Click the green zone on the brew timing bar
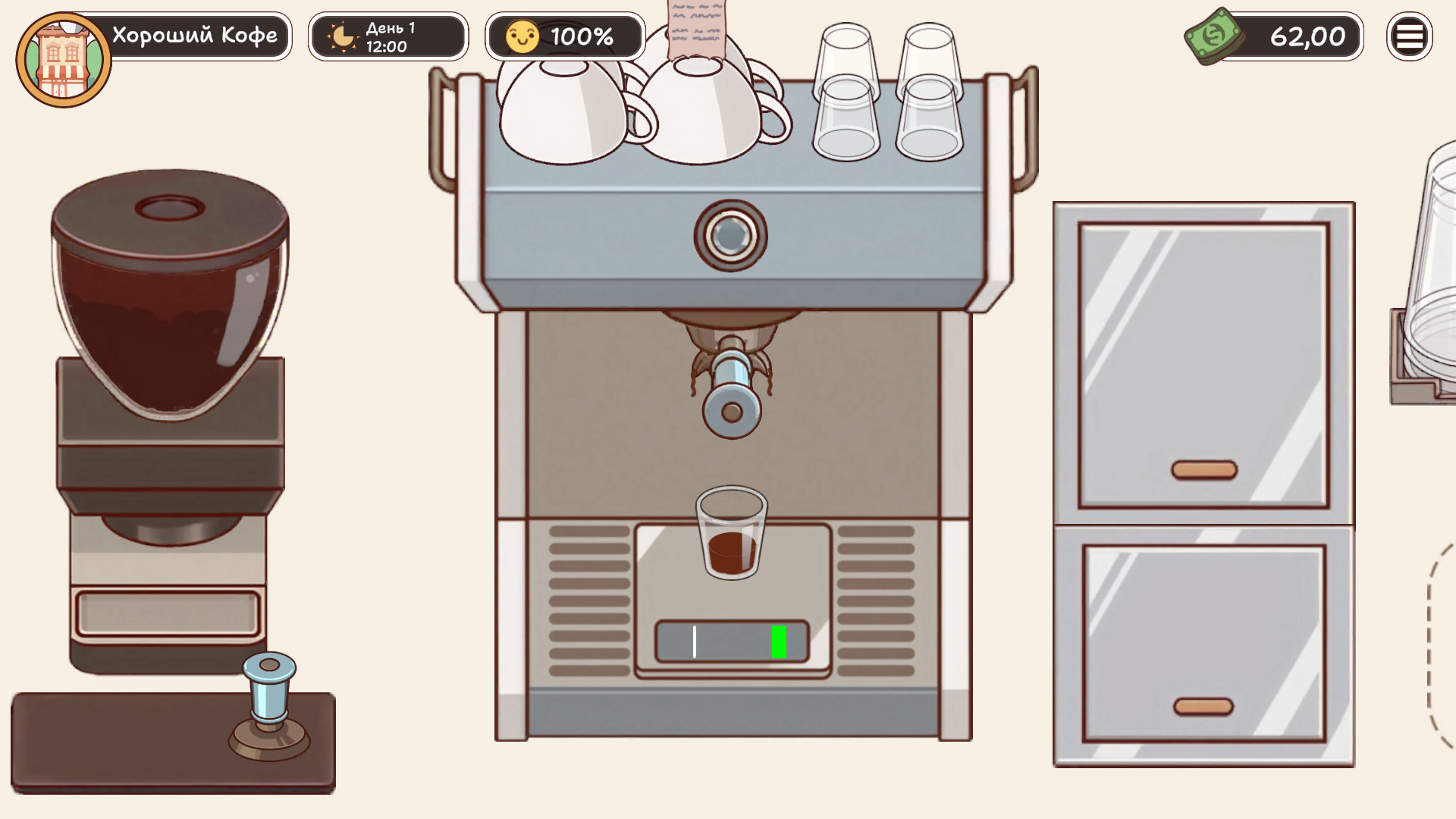This screenshot has width=1456, height=819. click(x=779, y=641)
